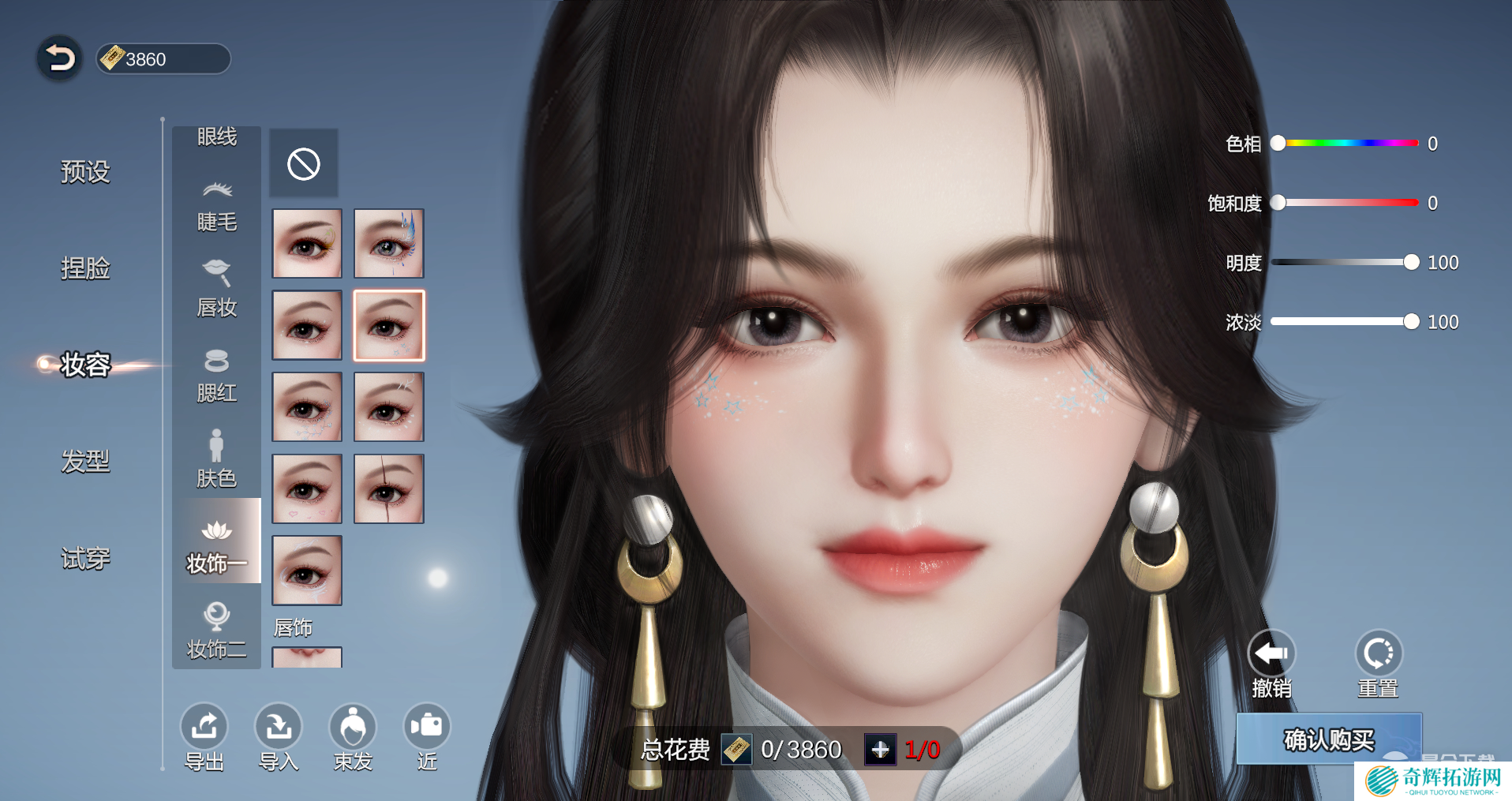Open the 发型 hairstyle tab
The image size is (1512, 801).
click(85, 461)
